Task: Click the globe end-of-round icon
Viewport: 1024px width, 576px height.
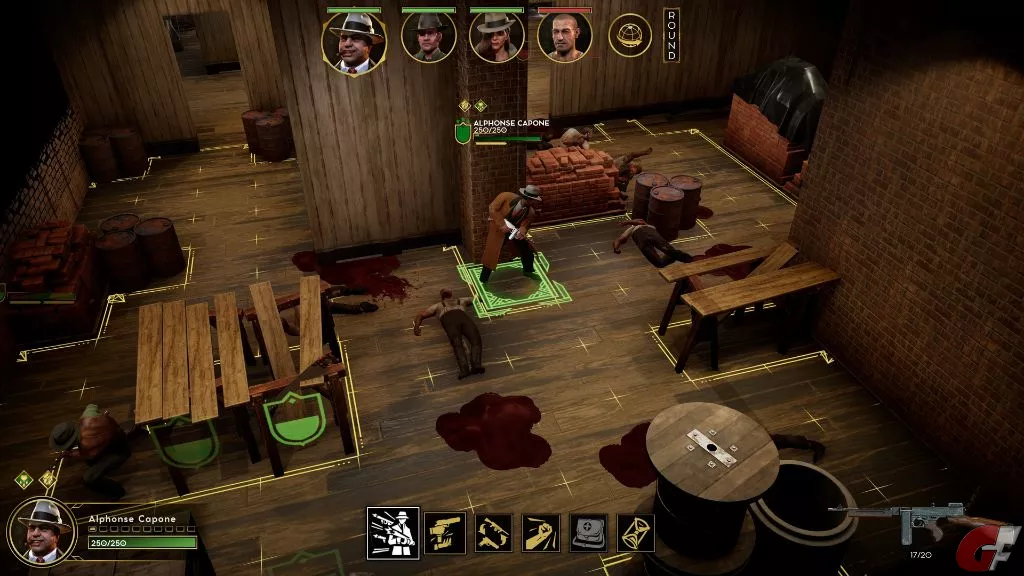Action: pos(630,35)
